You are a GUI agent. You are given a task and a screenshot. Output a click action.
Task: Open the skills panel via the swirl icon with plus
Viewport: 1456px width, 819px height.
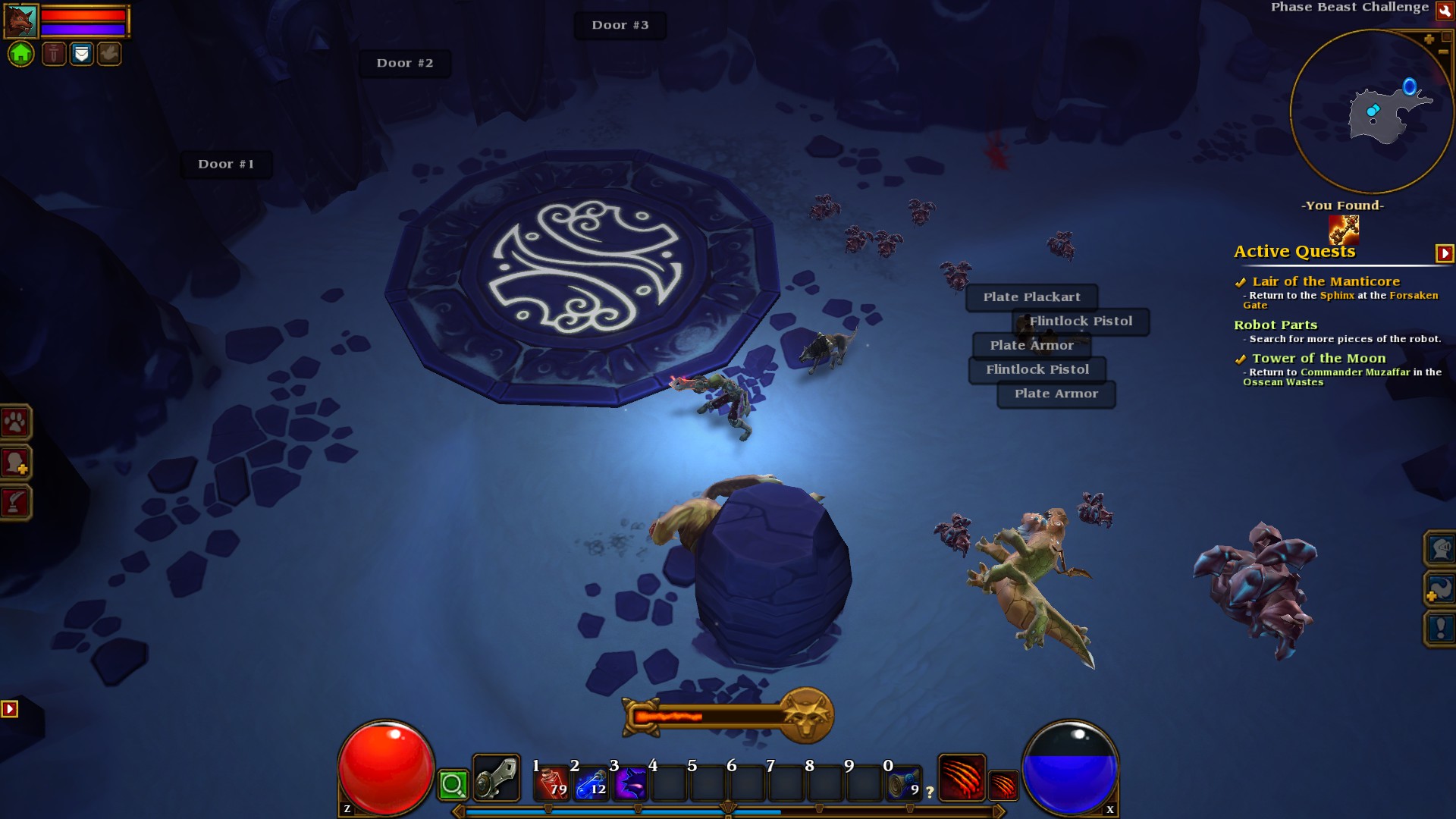point(1441,588)
